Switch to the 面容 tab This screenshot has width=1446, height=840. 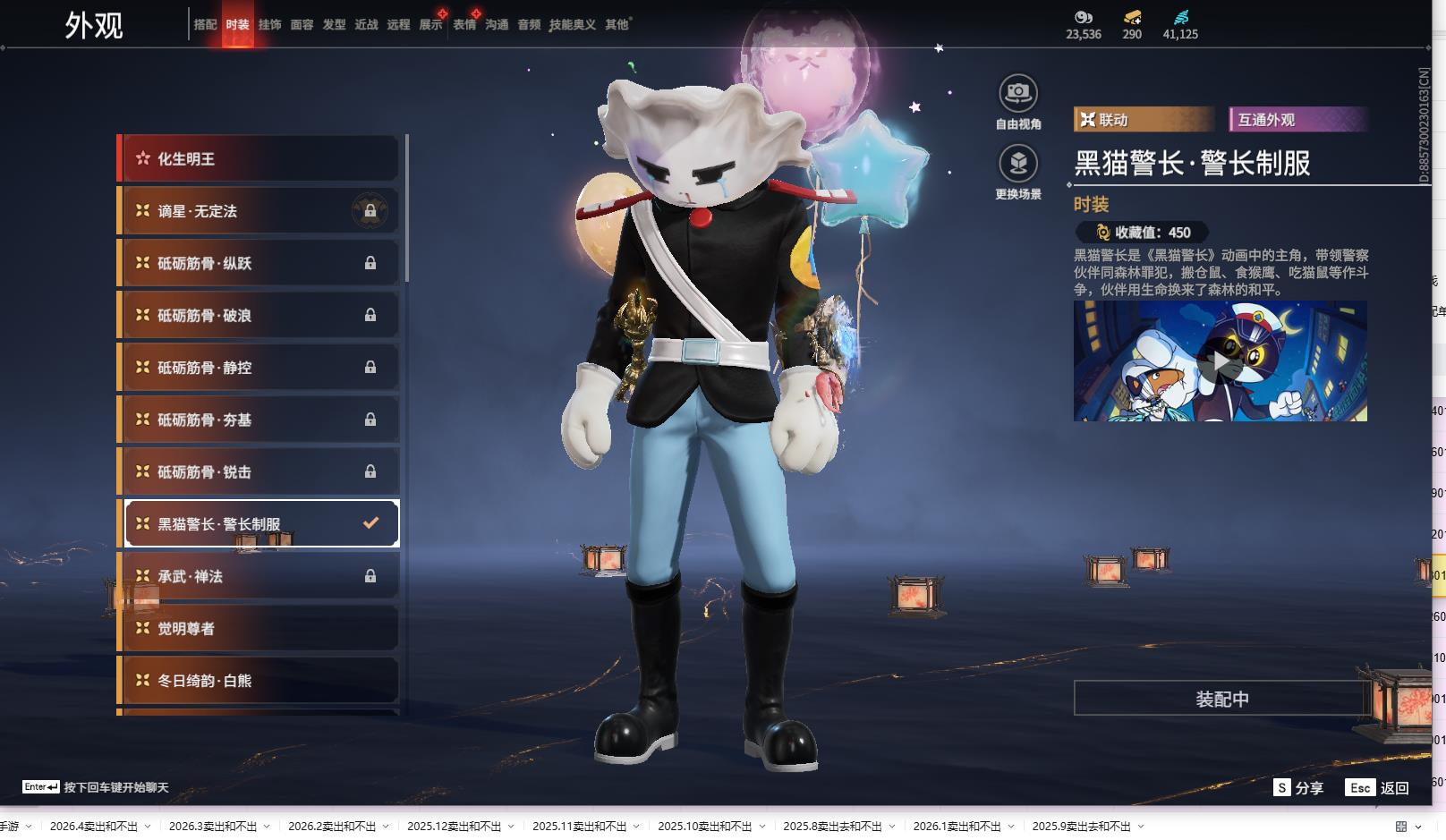302,25
